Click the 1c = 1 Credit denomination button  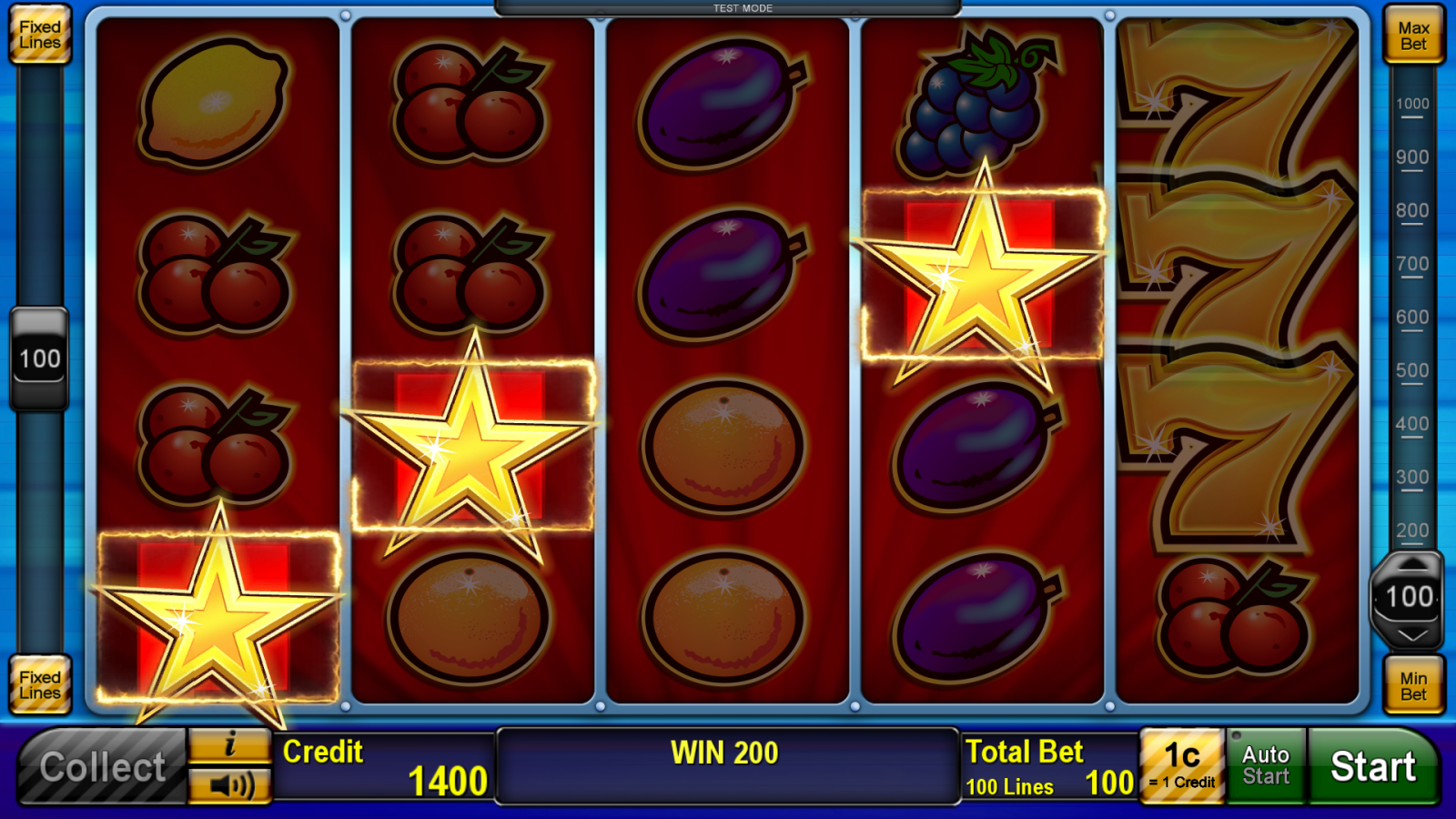pyautogui.click(x=1182, y=765)
